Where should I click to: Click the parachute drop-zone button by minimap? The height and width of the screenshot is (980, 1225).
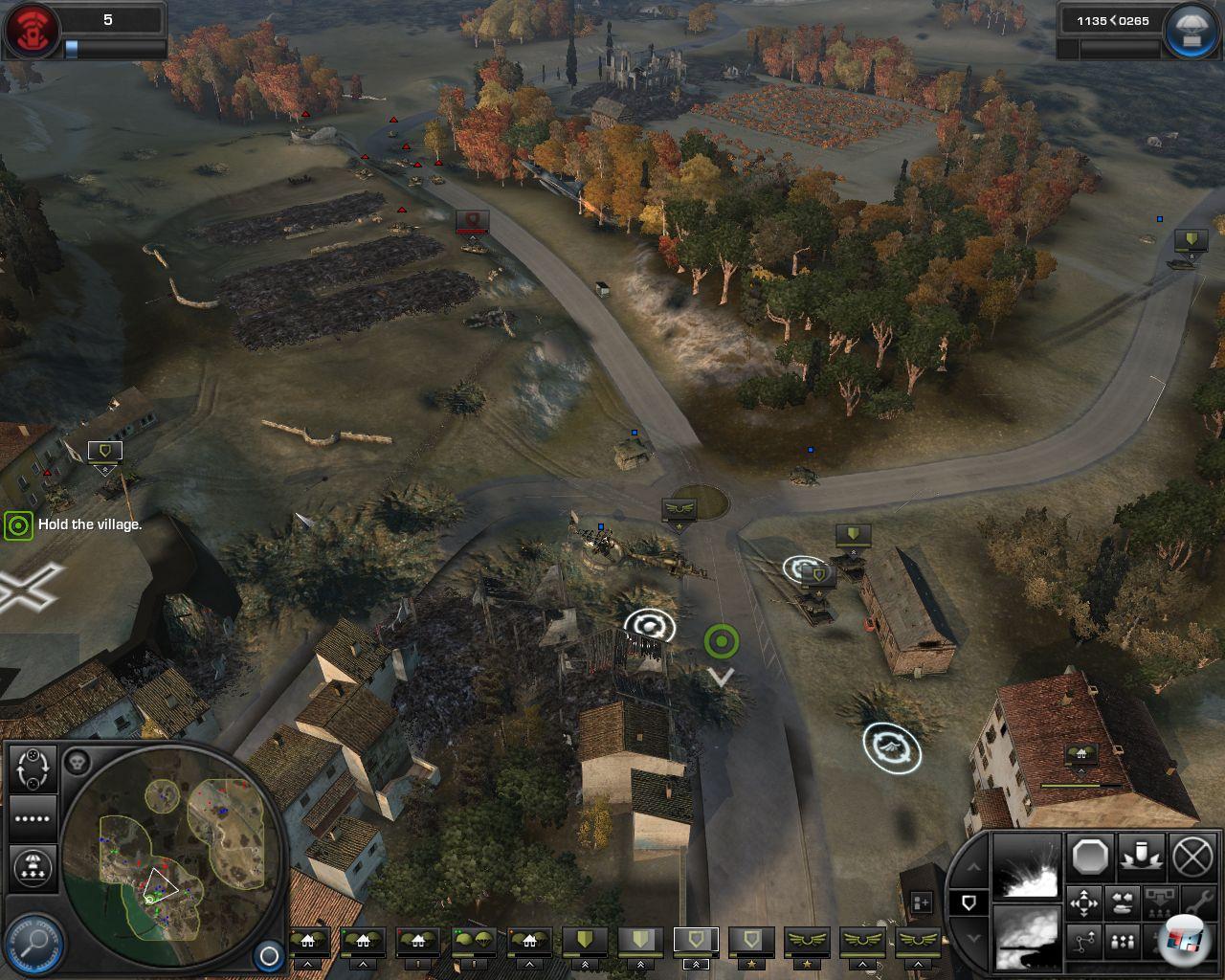[x=33, y=868]
